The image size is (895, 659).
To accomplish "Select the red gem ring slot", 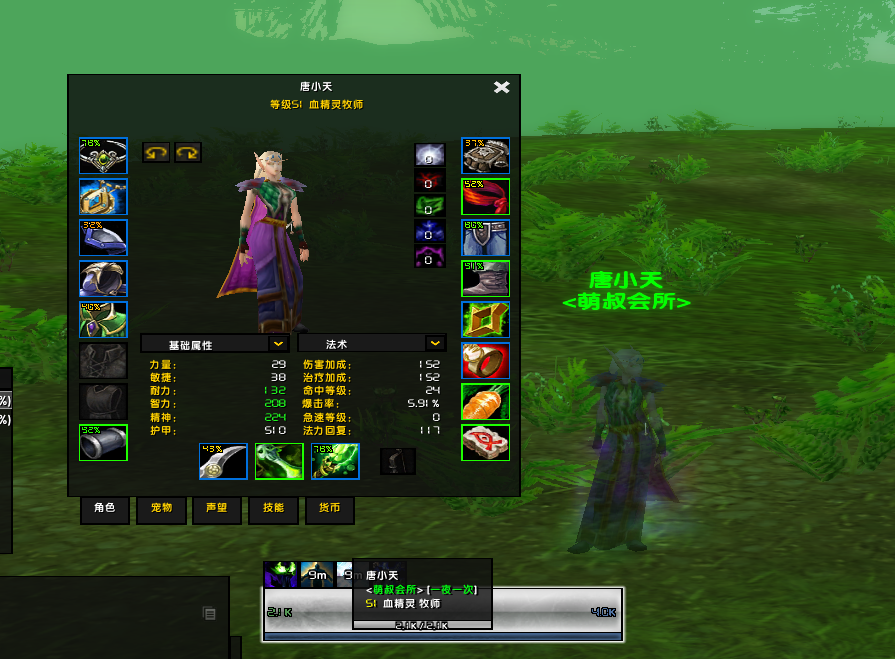I will [486, 361].
